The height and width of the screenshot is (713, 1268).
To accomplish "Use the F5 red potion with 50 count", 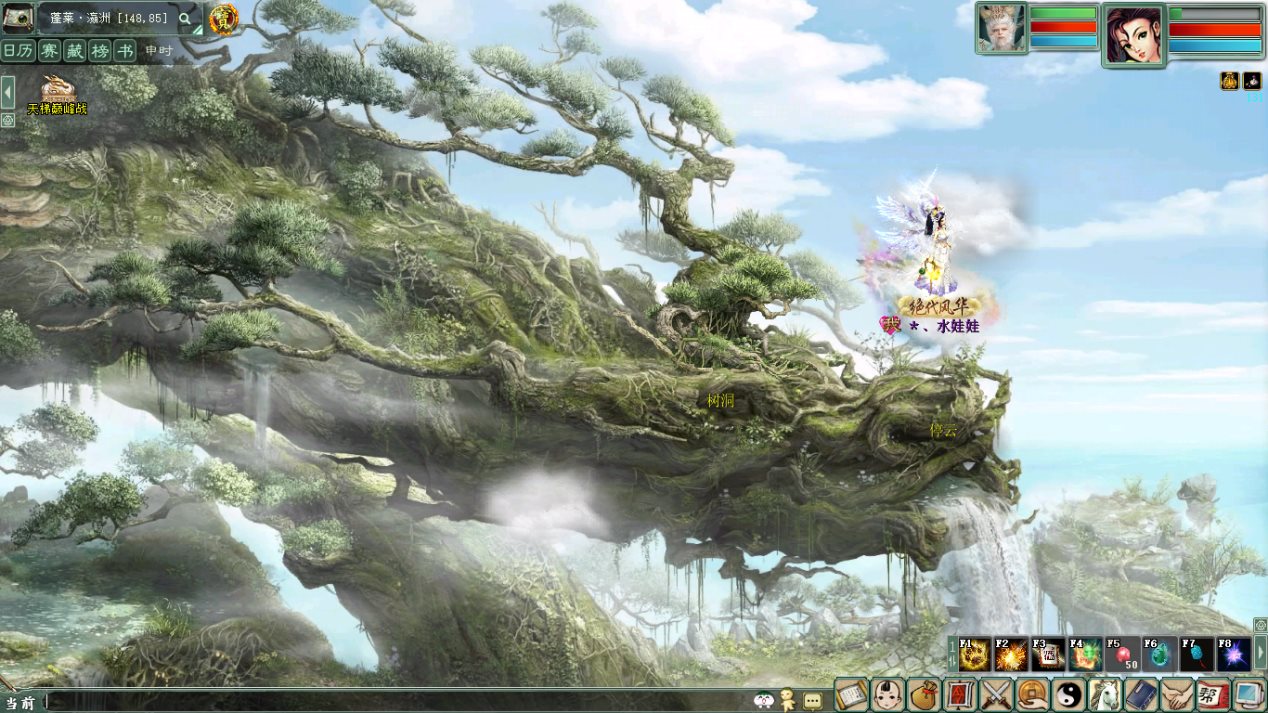I will click(1123, 655).
